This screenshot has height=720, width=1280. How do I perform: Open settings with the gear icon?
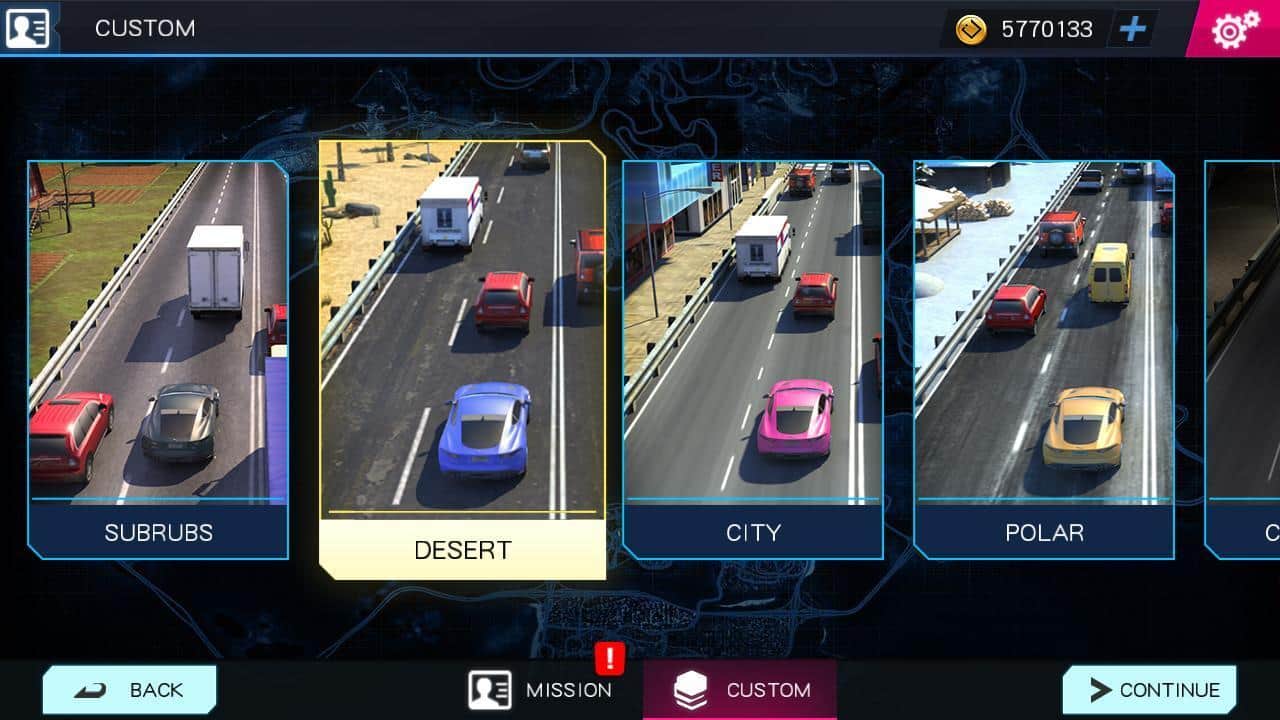pyautogui.click(x=1234, y=30)
